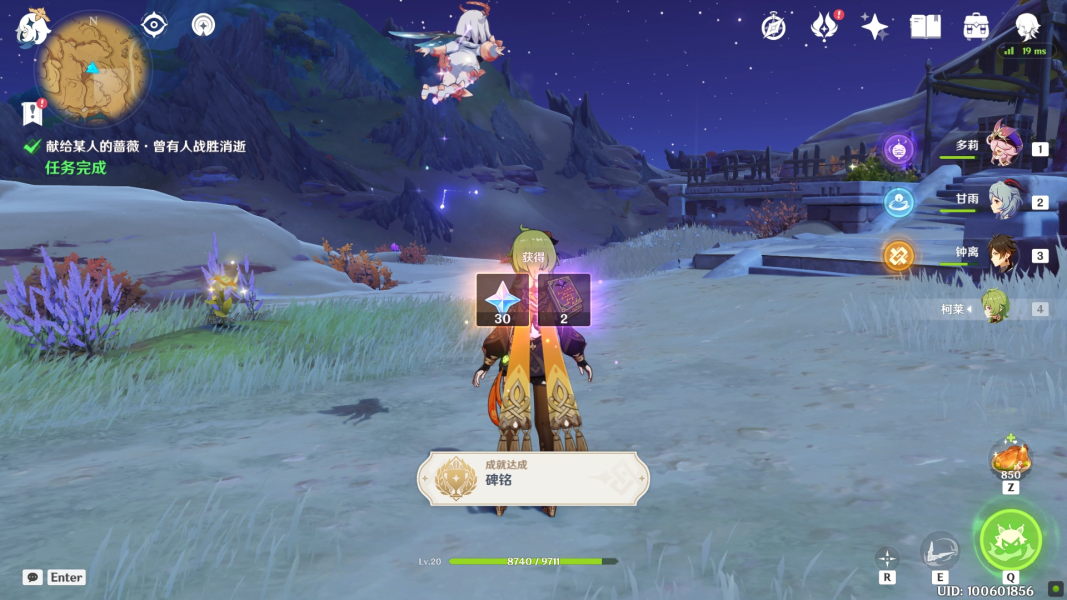
Task: Select the completed quest tracker text
Action: click(145, 146)
